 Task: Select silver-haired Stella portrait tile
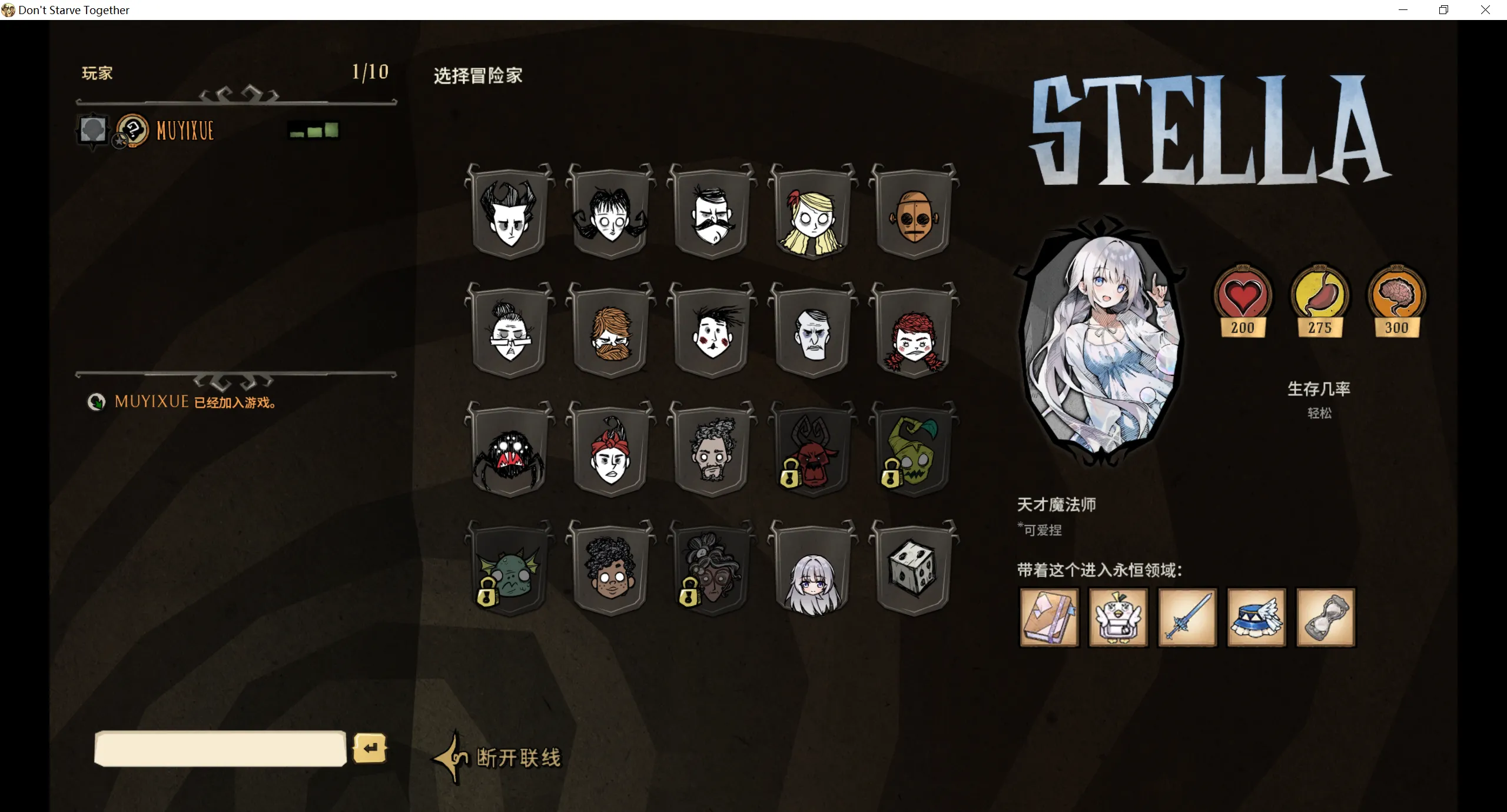click(812, 569)
